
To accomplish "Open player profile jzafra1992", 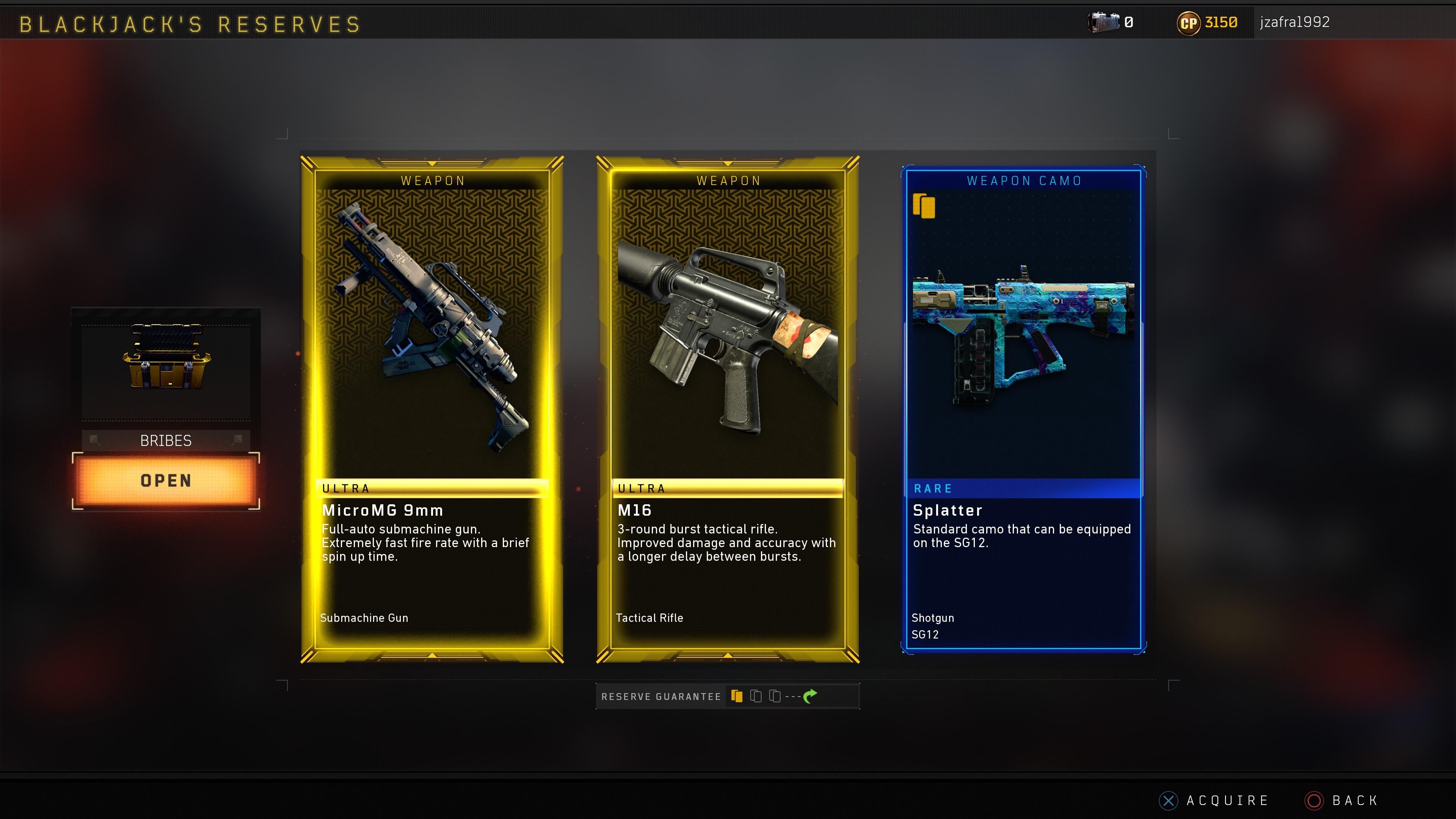I will point(1294,22).
